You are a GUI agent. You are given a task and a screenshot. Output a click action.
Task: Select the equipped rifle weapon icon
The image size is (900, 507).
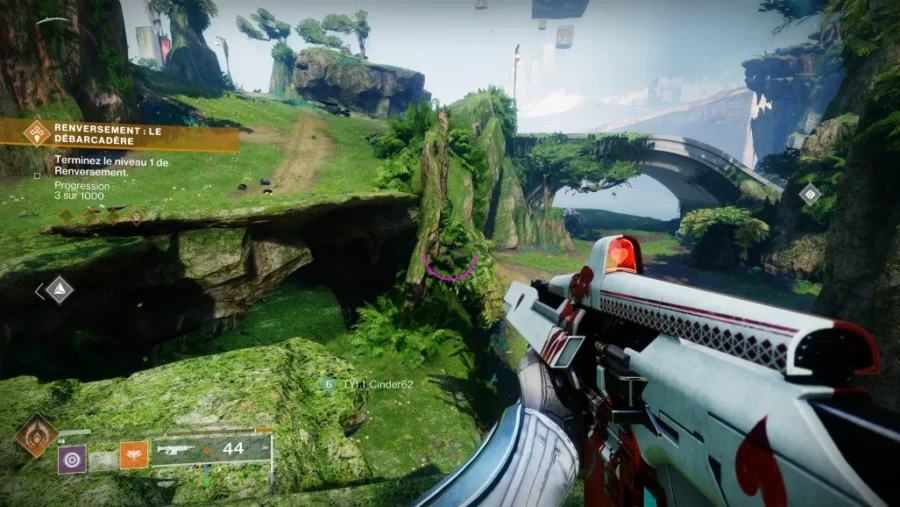pos(177,449)
